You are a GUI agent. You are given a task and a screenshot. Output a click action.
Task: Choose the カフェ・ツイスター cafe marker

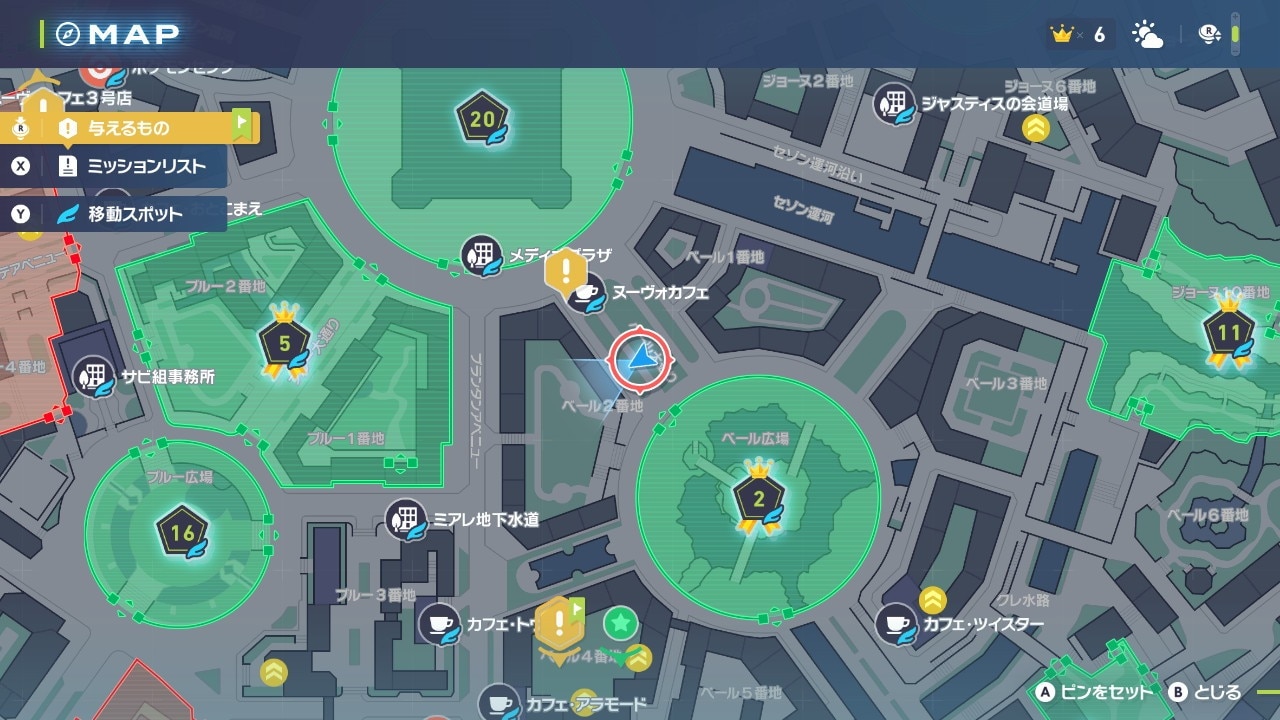point(896,625)
